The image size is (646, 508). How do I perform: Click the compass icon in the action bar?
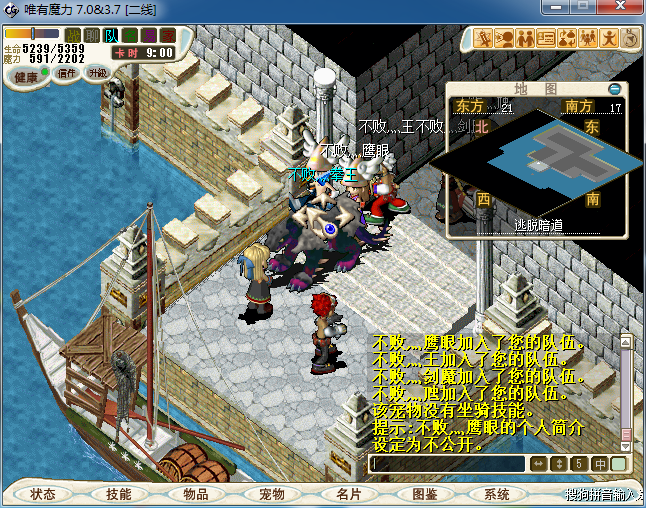coord(631,39)
